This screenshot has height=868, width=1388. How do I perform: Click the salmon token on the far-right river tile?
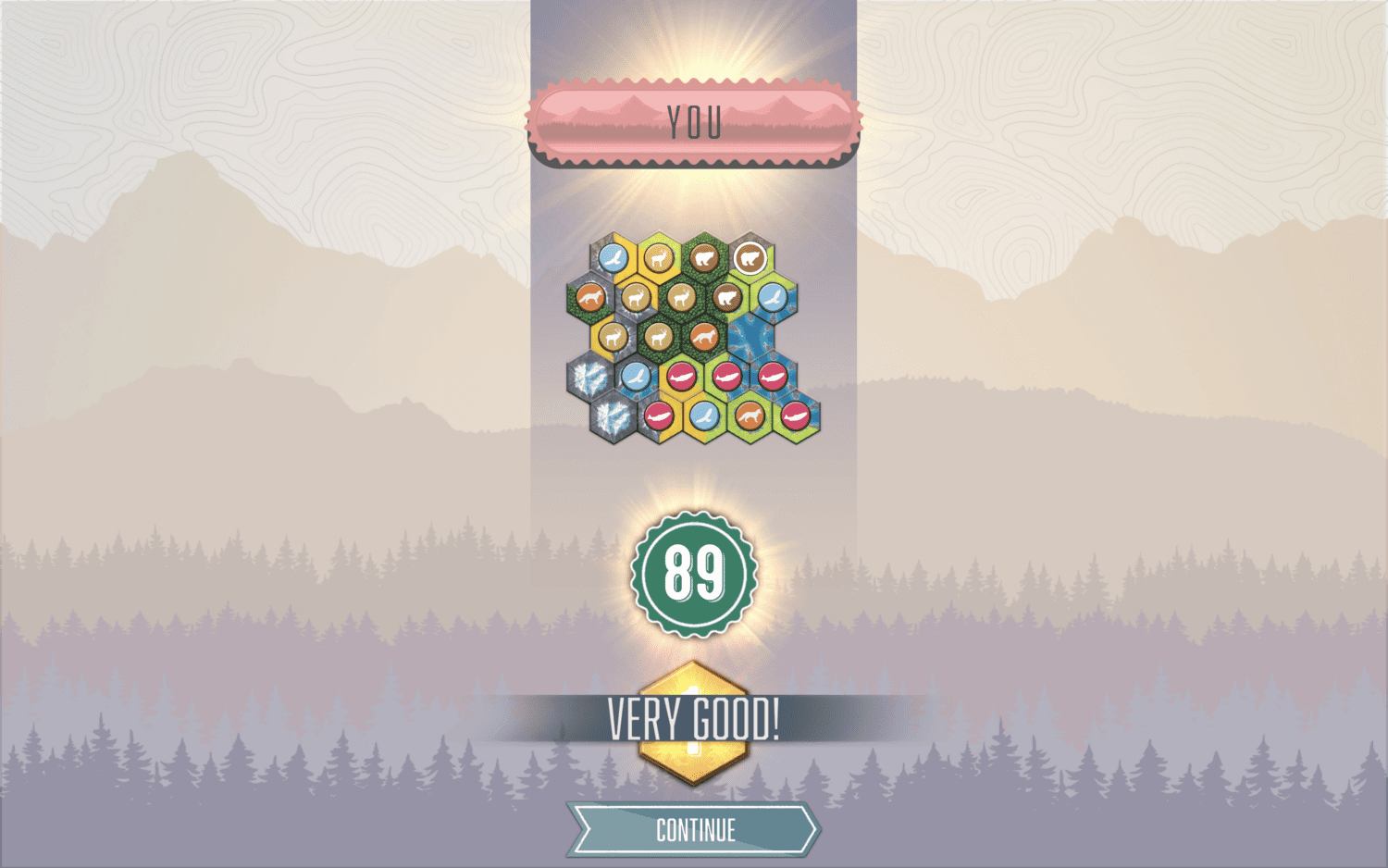[x=774, y=377]
